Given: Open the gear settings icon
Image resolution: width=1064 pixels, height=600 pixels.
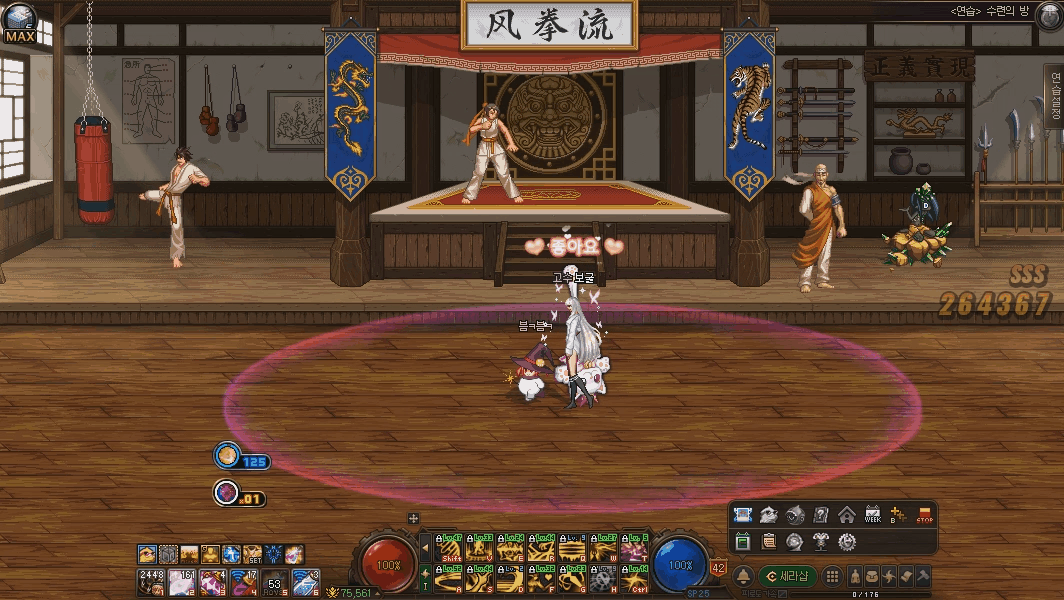Looking at the screenshot, I should click(x=846, y=541).
